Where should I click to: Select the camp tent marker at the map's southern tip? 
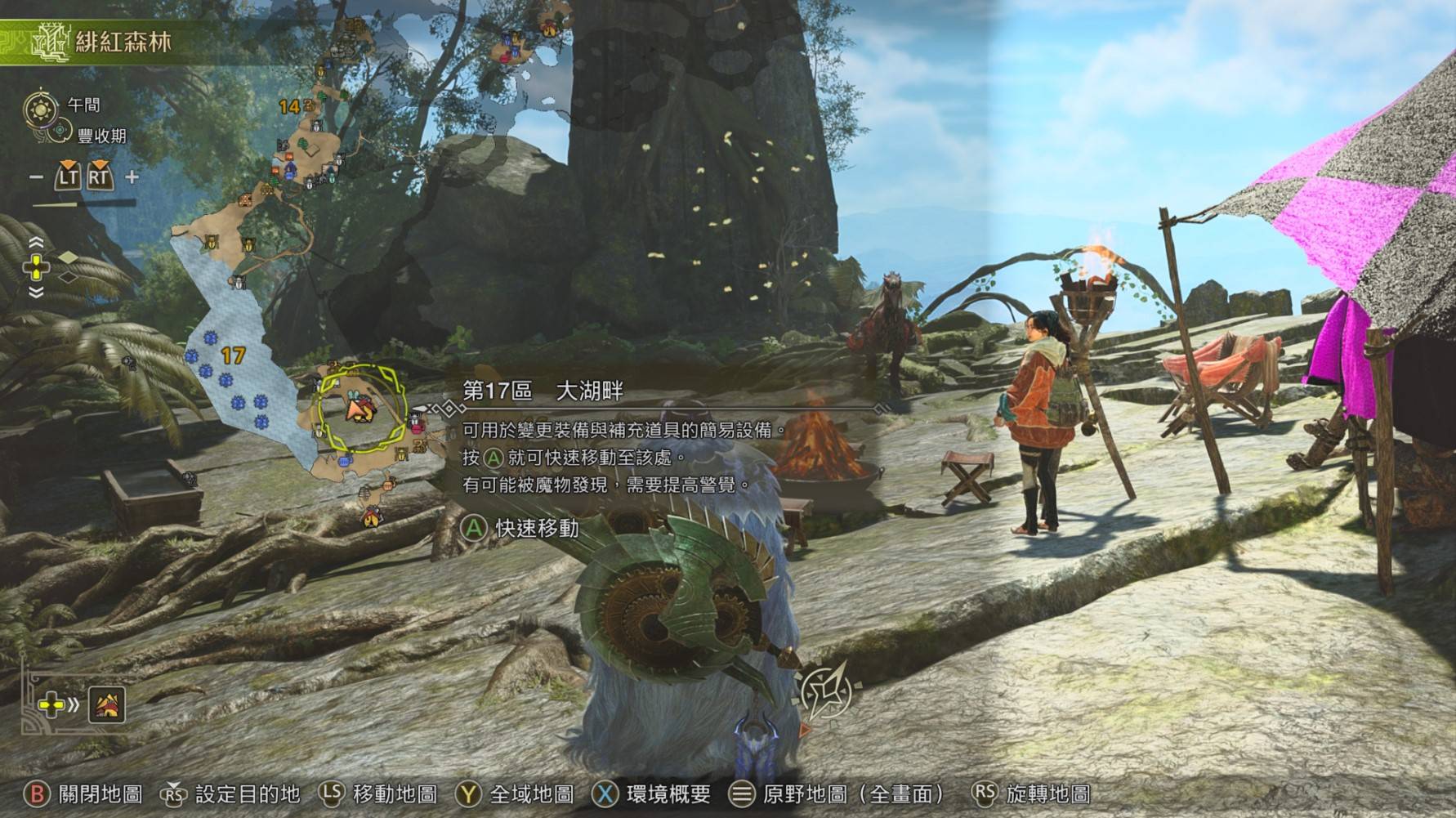pos(373,516)
